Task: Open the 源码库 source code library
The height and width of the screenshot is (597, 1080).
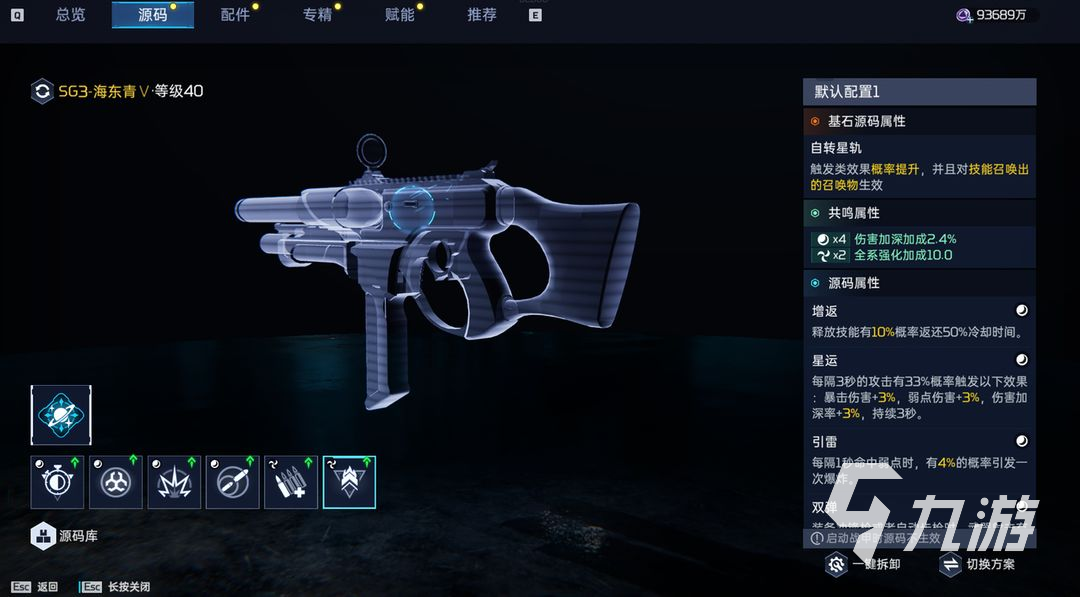Action: coord(65,536)
